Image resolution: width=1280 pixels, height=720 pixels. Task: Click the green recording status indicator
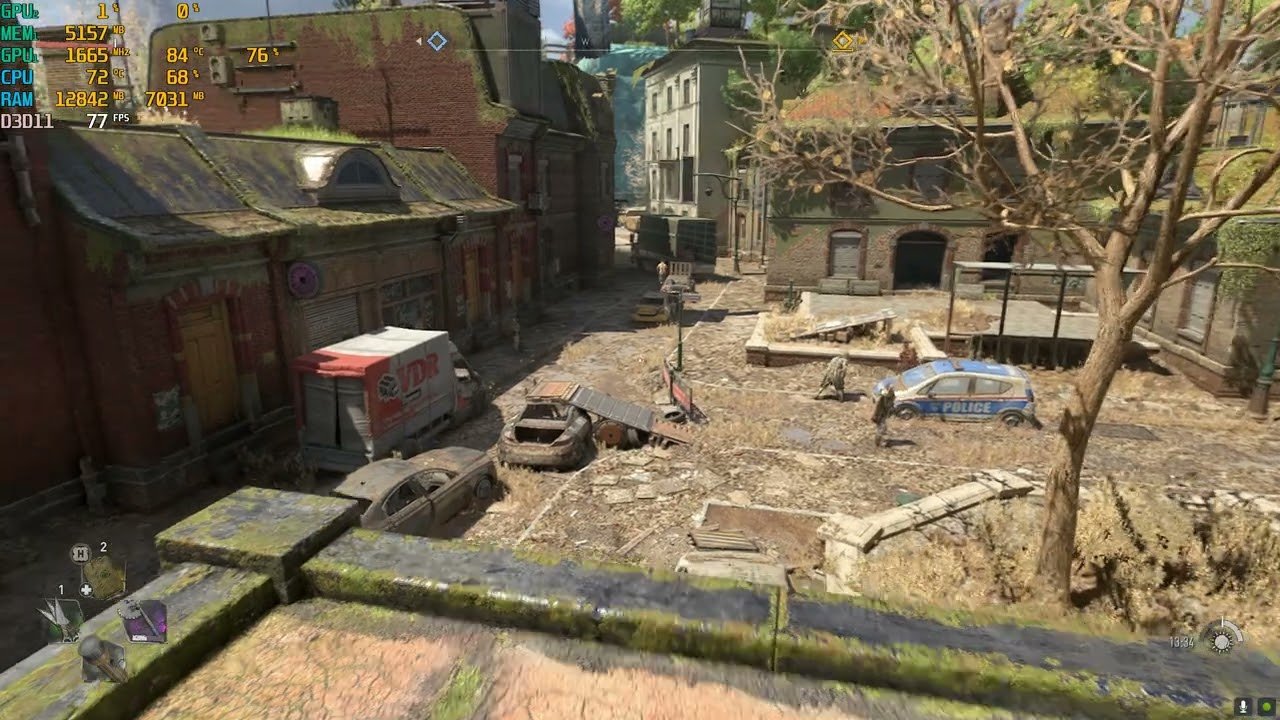pyautogui.click(x=1266, y=706)
